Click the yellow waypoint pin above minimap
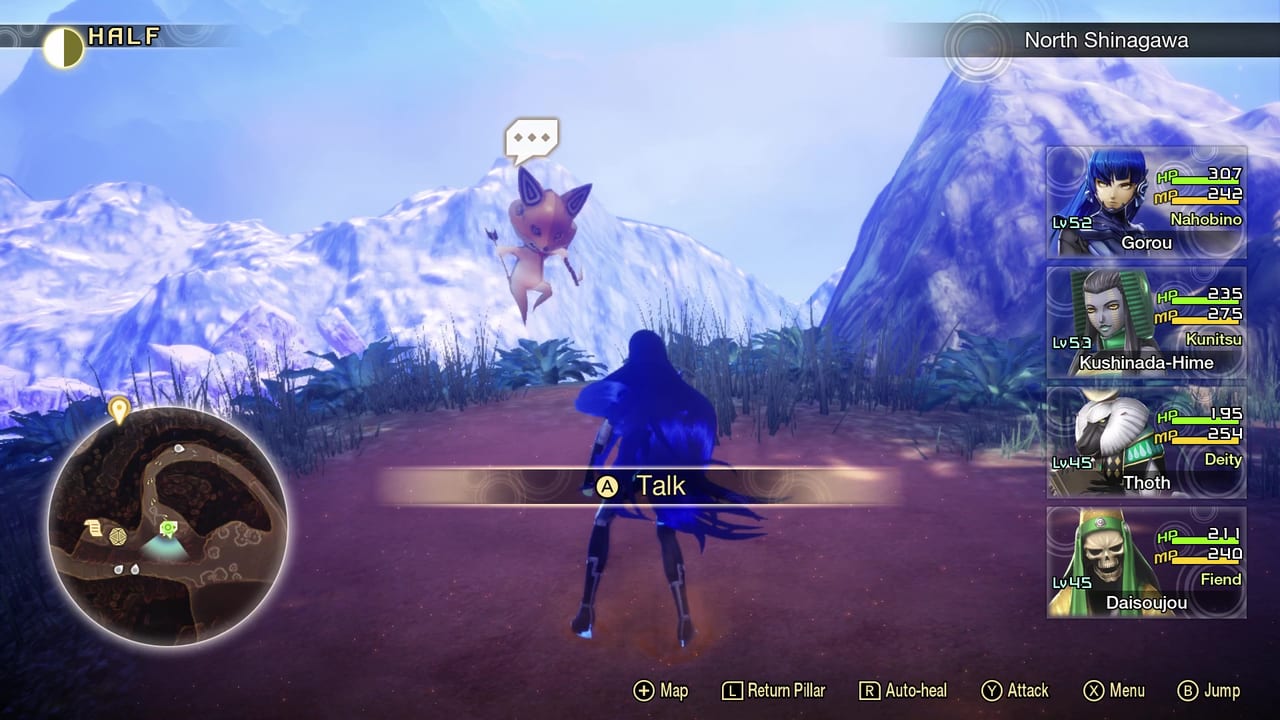The width and height of the screenshot is (1280, 720). coord(119,409)
